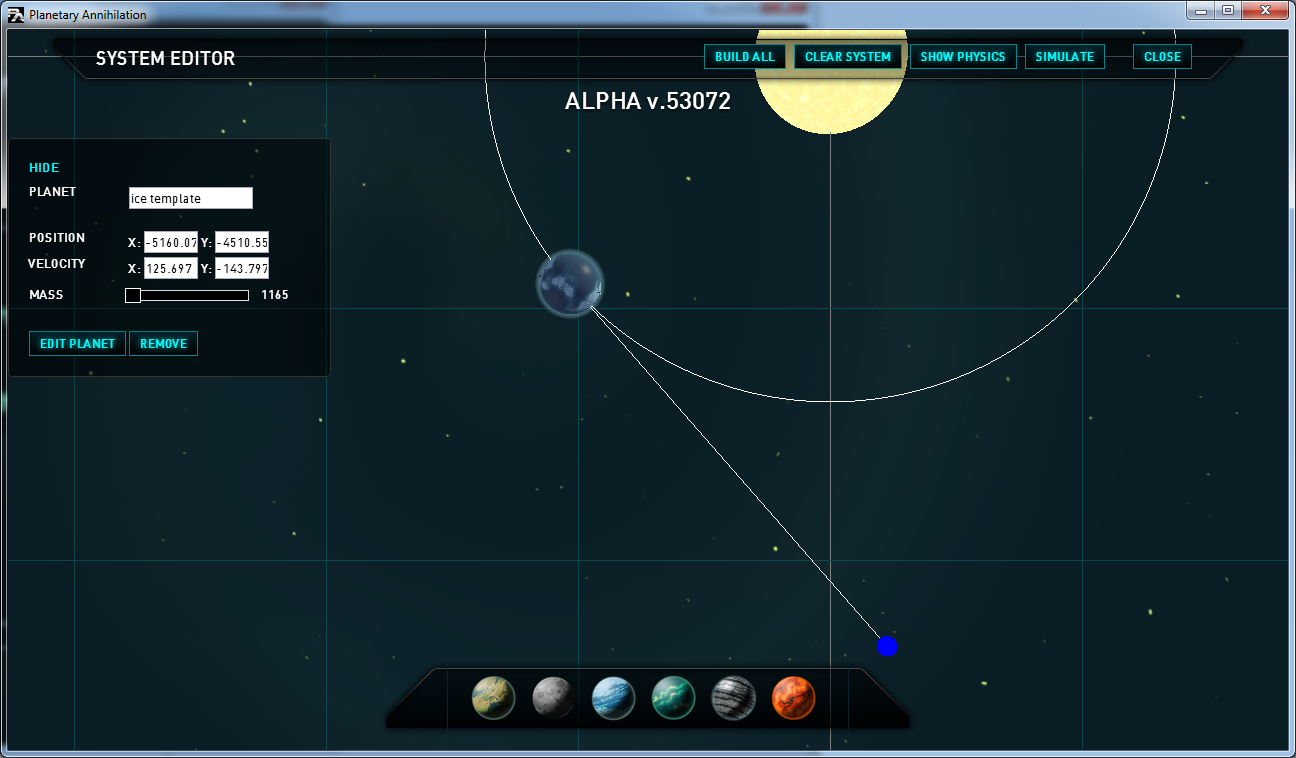Select the position Y input field

click(242, 242)
